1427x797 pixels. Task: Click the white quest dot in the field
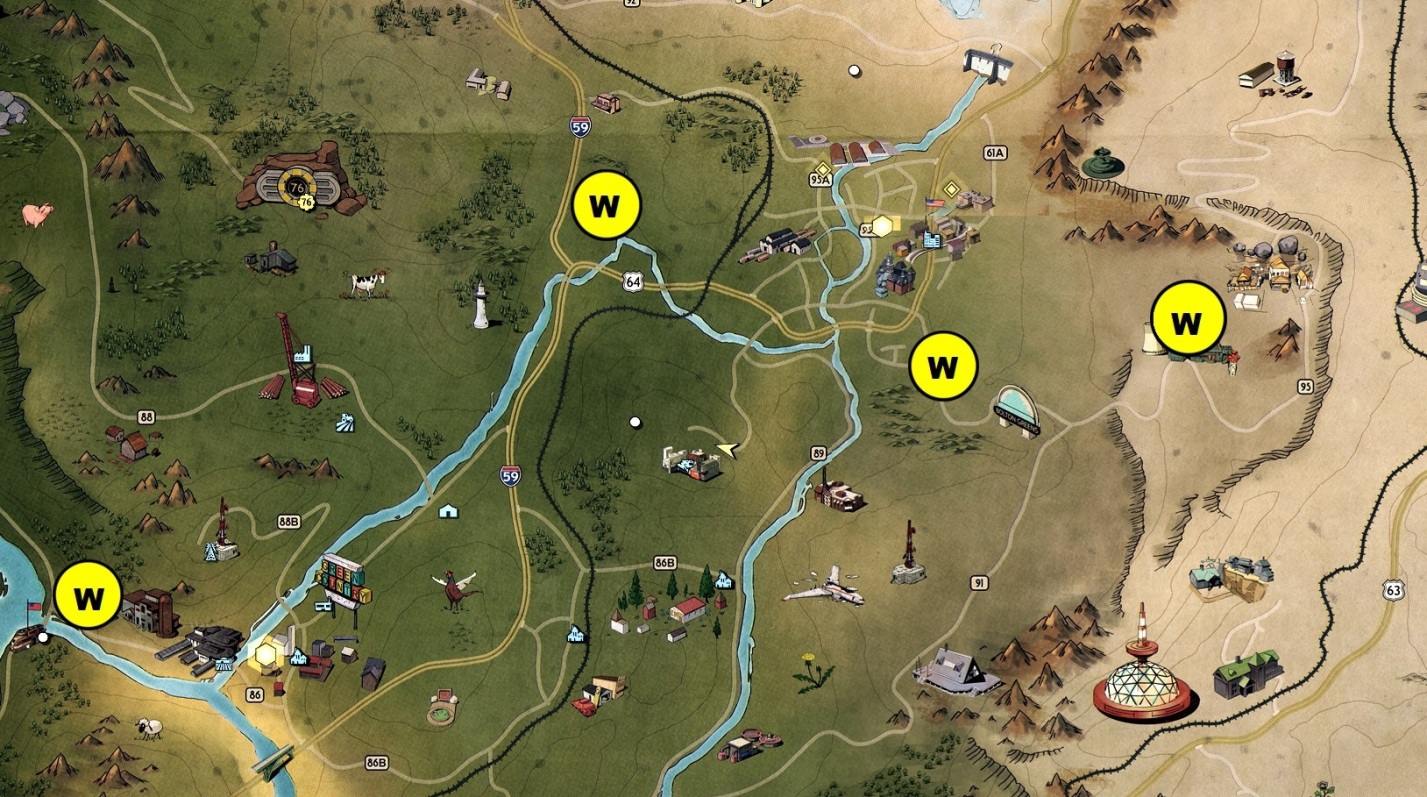point(634,423)
